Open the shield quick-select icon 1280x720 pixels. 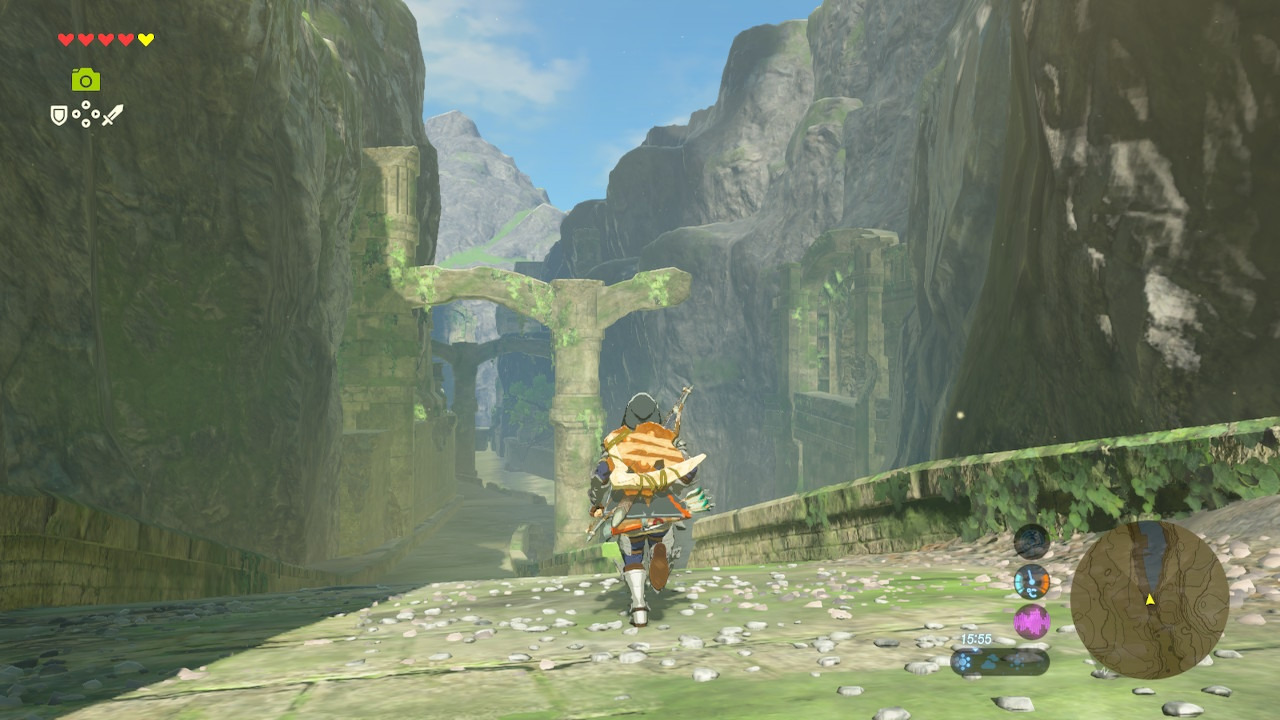pos(59,116)
